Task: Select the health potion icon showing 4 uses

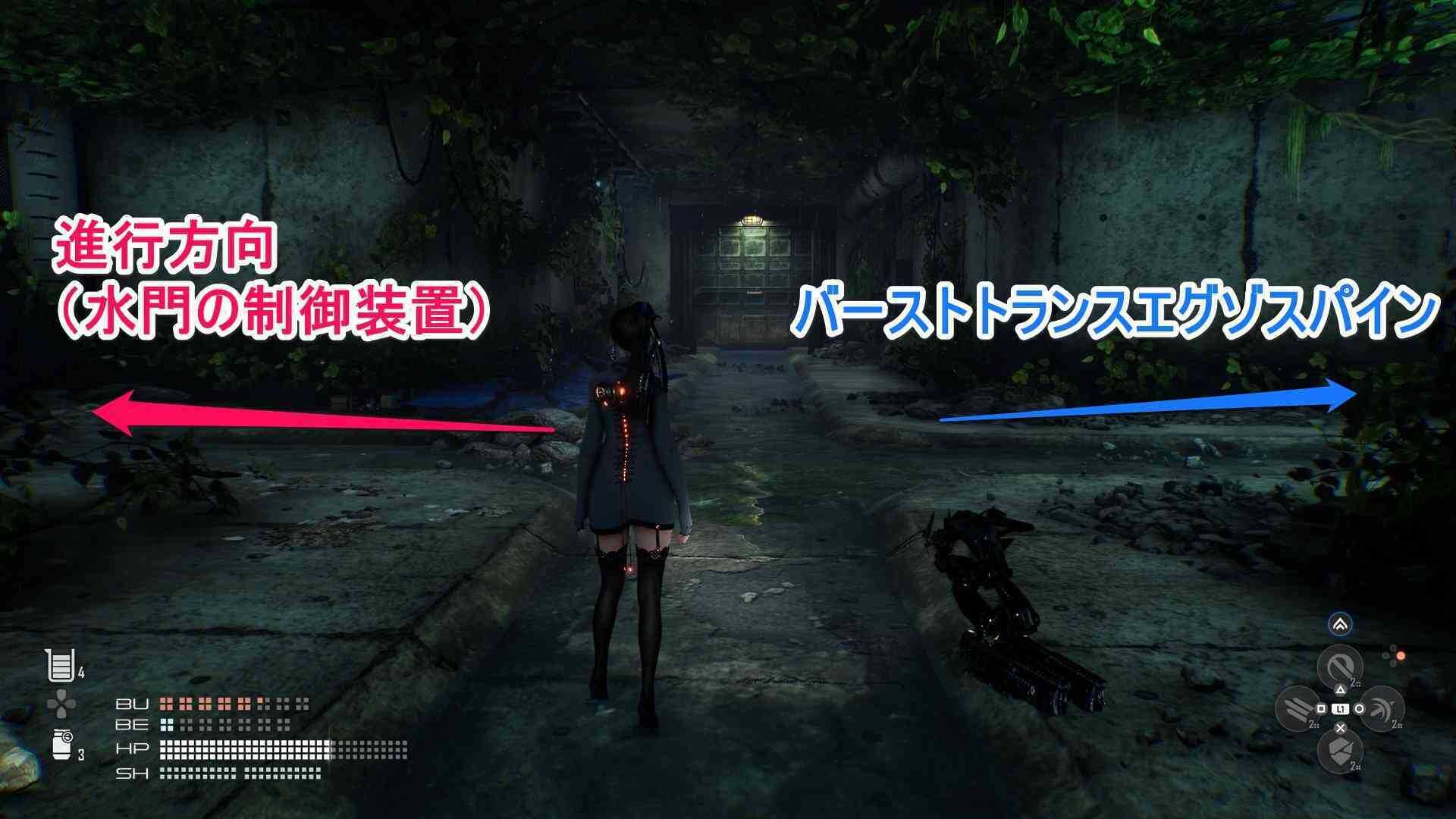Action: (61, 664)
